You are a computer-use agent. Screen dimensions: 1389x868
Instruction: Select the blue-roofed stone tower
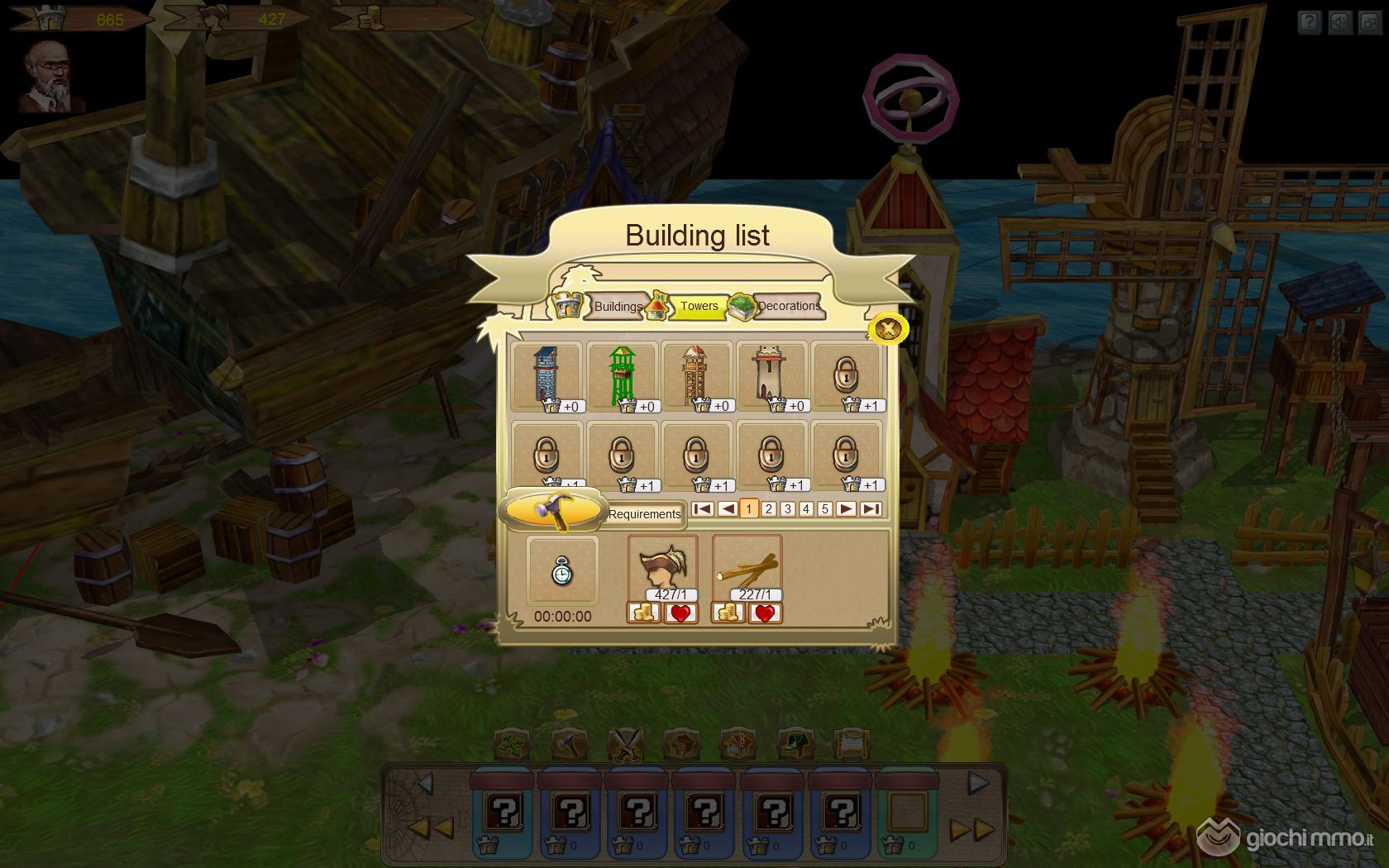[546, 376]
